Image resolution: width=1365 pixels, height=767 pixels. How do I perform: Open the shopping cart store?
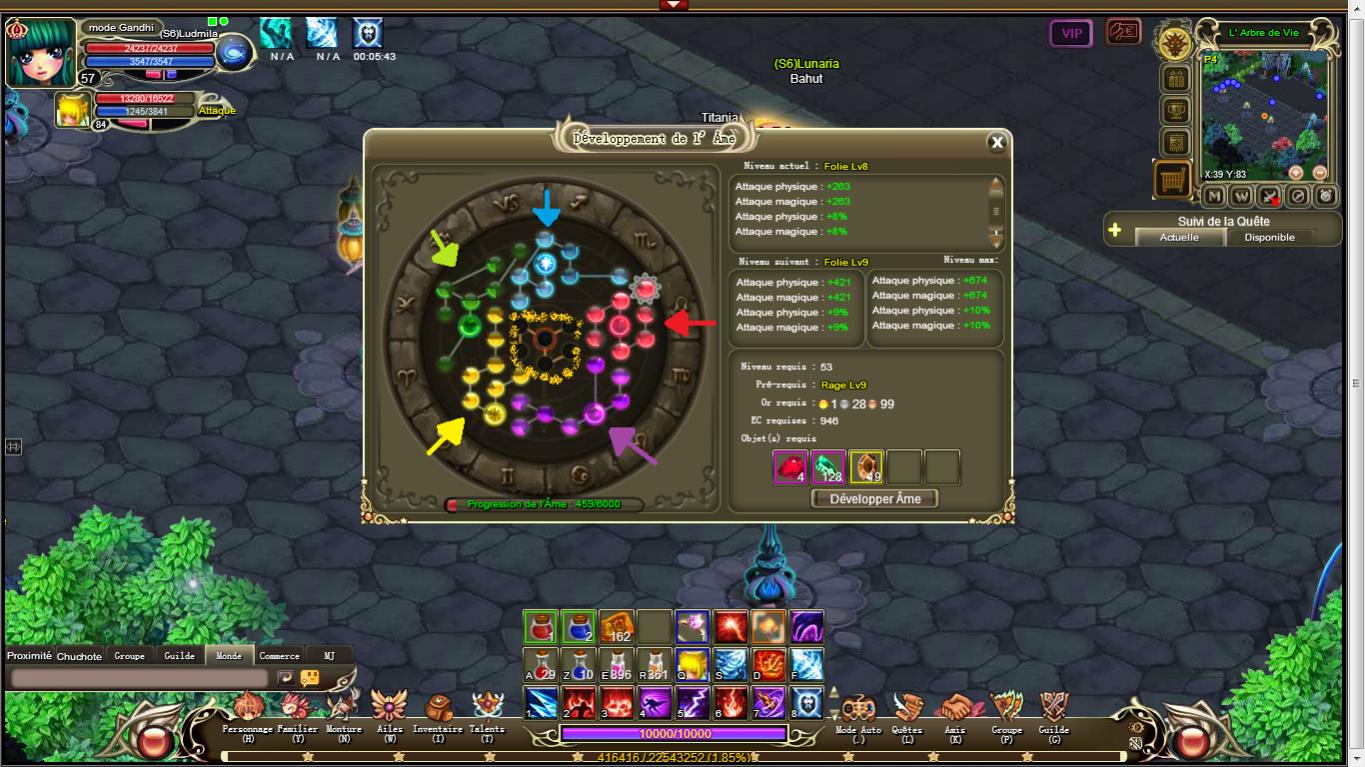[1172, 180]
